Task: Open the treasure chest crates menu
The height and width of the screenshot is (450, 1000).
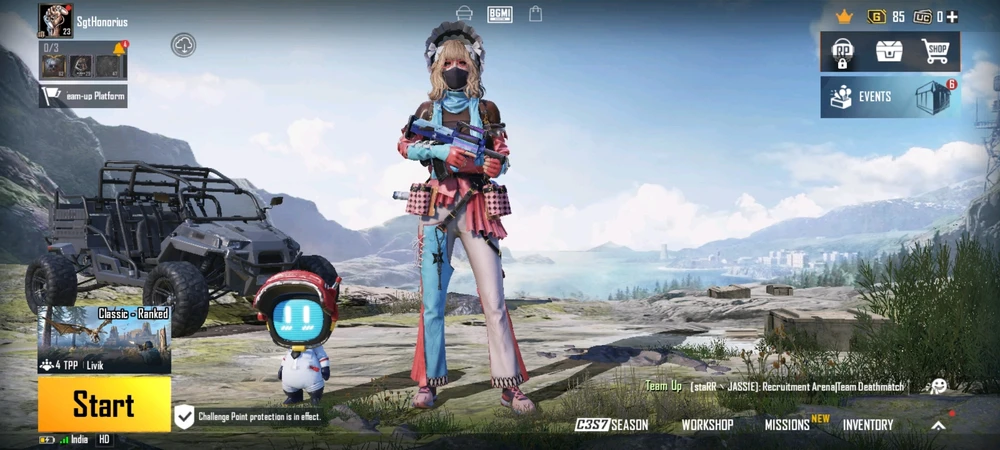Action: (x=889, y=51)
